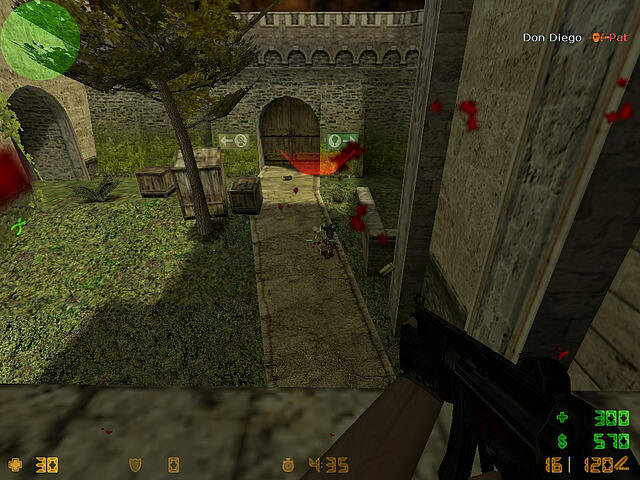Click the round timer clock icon
Image resolution: width=640 pixels, height=480 pixels.
[289, 465]
